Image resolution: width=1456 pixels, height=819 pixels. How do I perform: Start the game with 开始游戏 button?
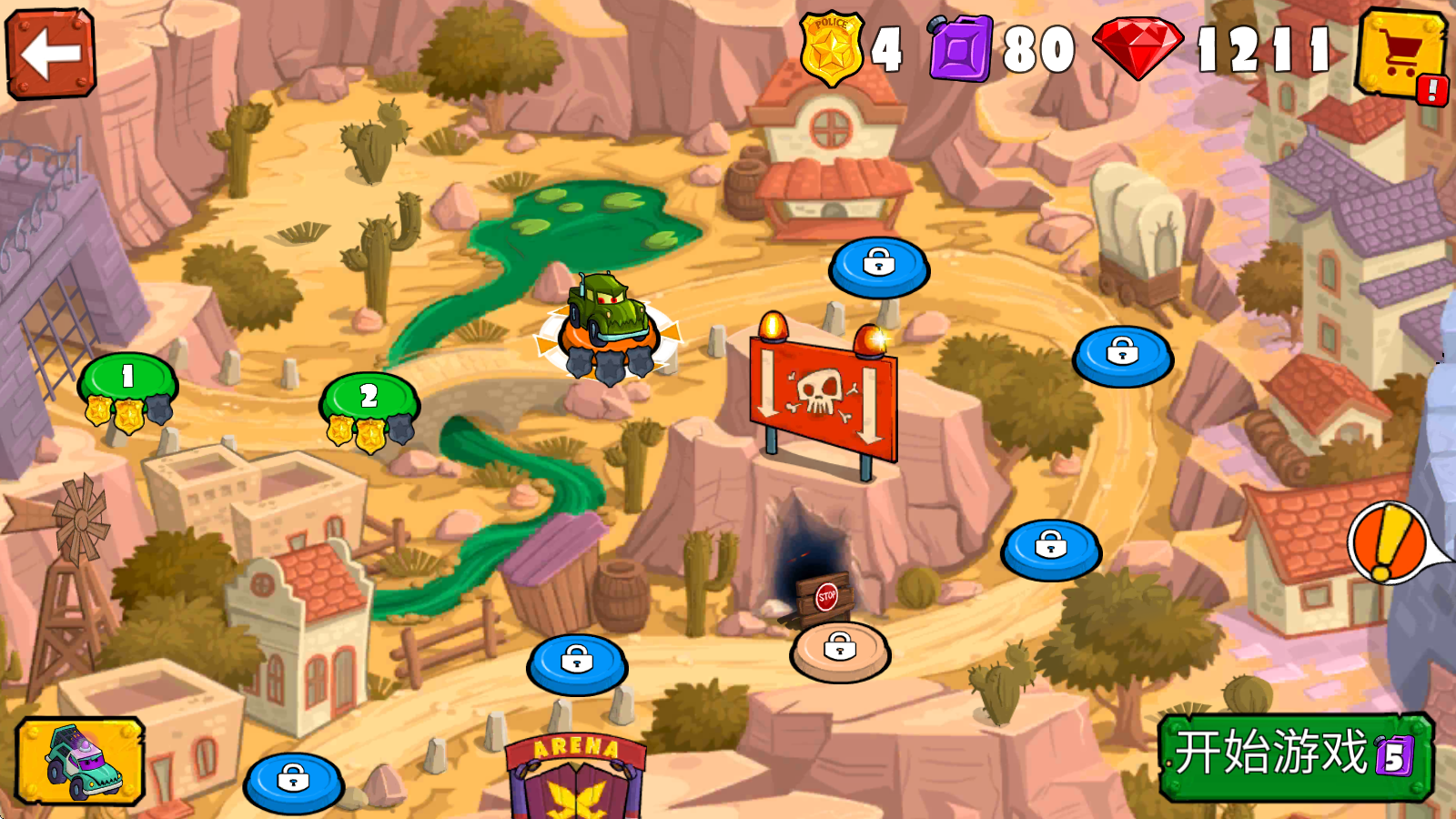(1295, 755)
